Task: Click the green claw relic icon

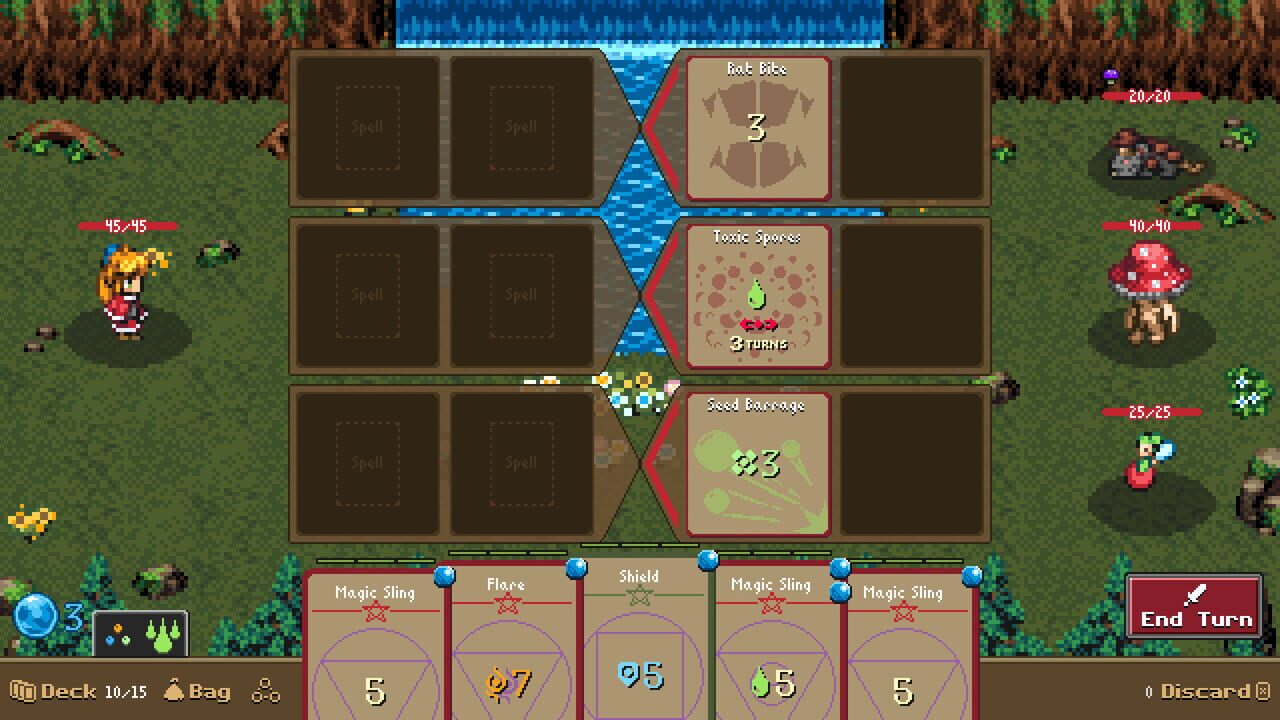Action: 161,636
